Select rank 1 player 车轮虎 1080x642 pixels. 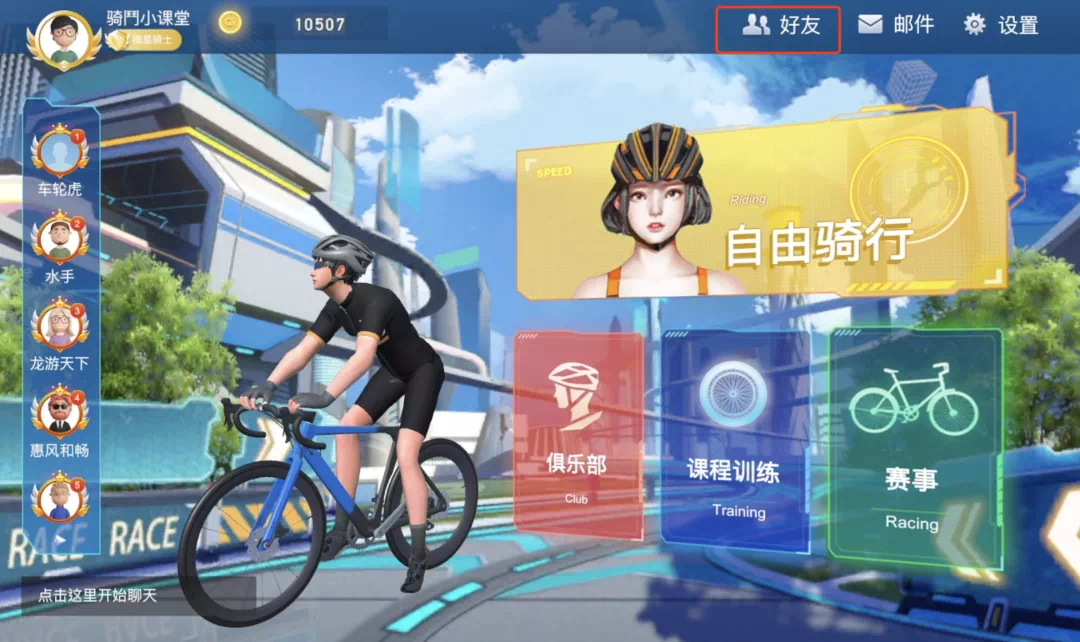coord(59,155)
